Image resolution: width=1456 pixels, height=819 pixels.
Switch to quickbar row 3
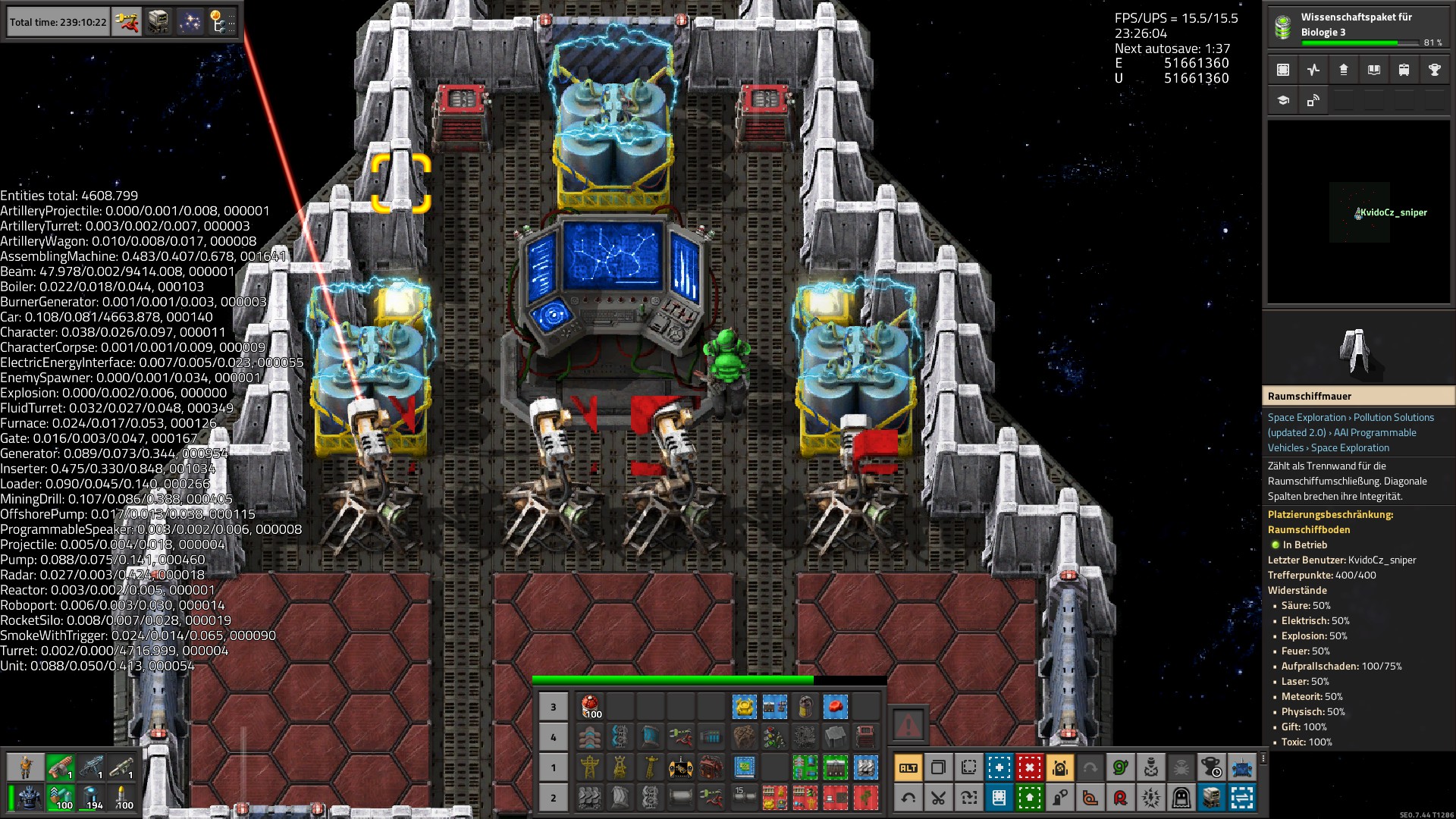(x=553, y=707)
